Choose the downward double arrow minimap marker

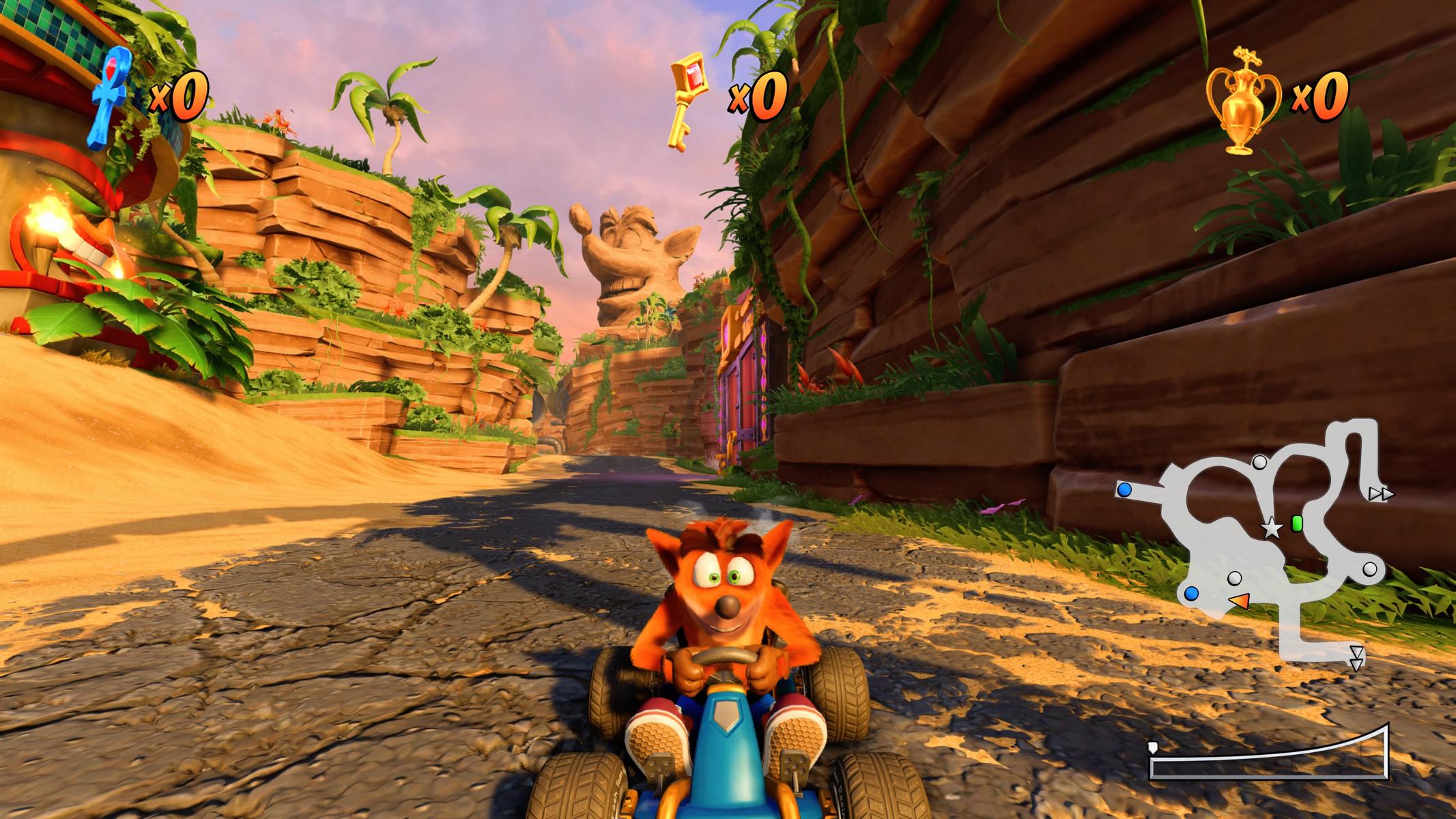(1356, 659)
